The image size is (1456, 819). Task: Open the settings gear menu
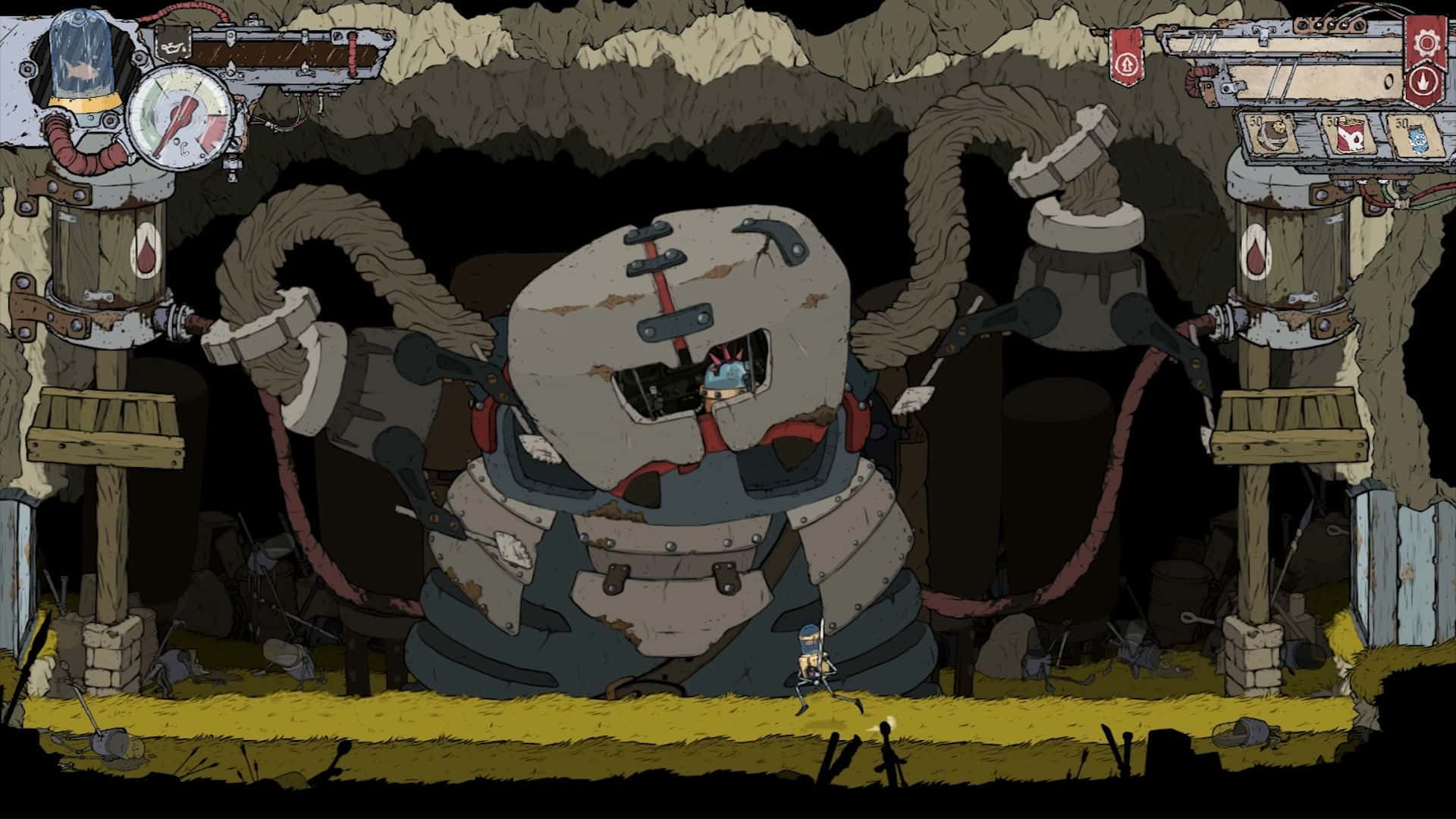[1425, 42]
